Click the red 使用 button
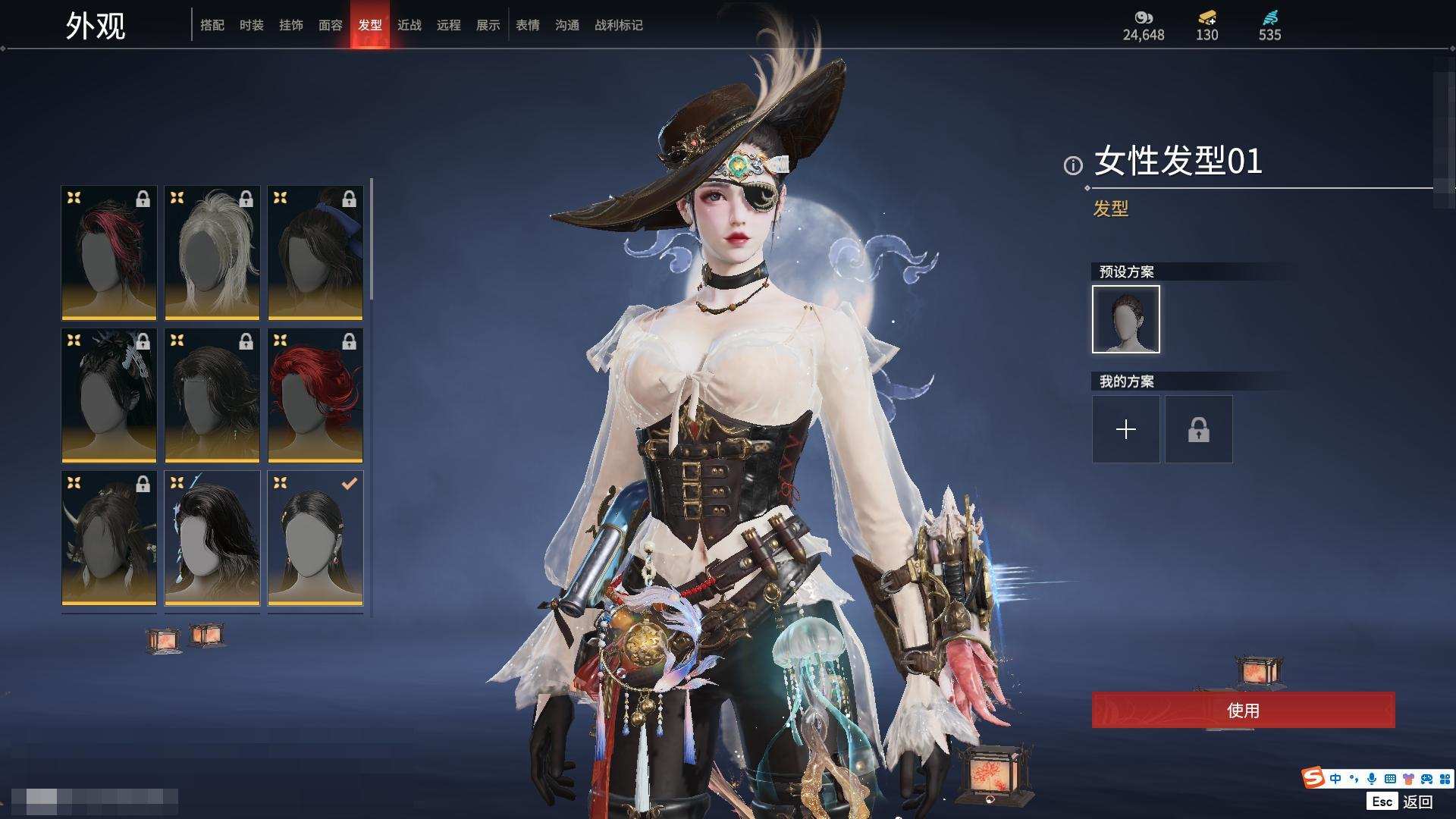The height and width of the screenshot is (819, 1456). 1243,711
